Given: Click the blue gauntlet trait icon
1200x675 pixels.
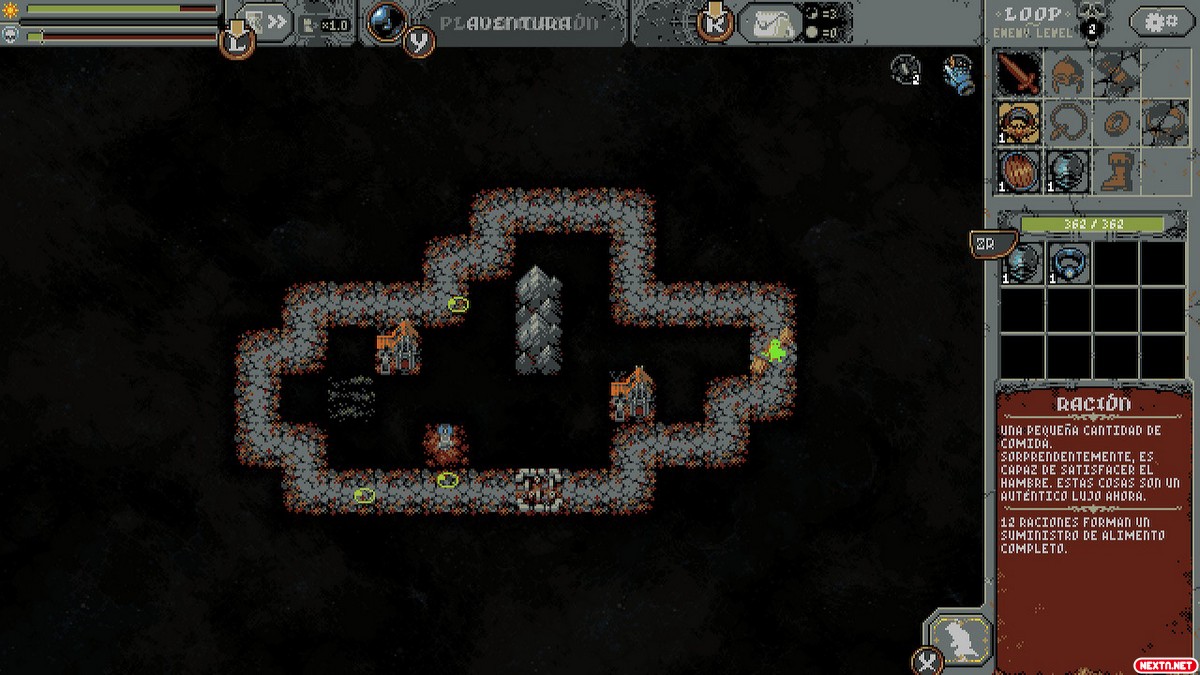Looking at the screenshot, I should pyautogui.click(x=959, y=73).
